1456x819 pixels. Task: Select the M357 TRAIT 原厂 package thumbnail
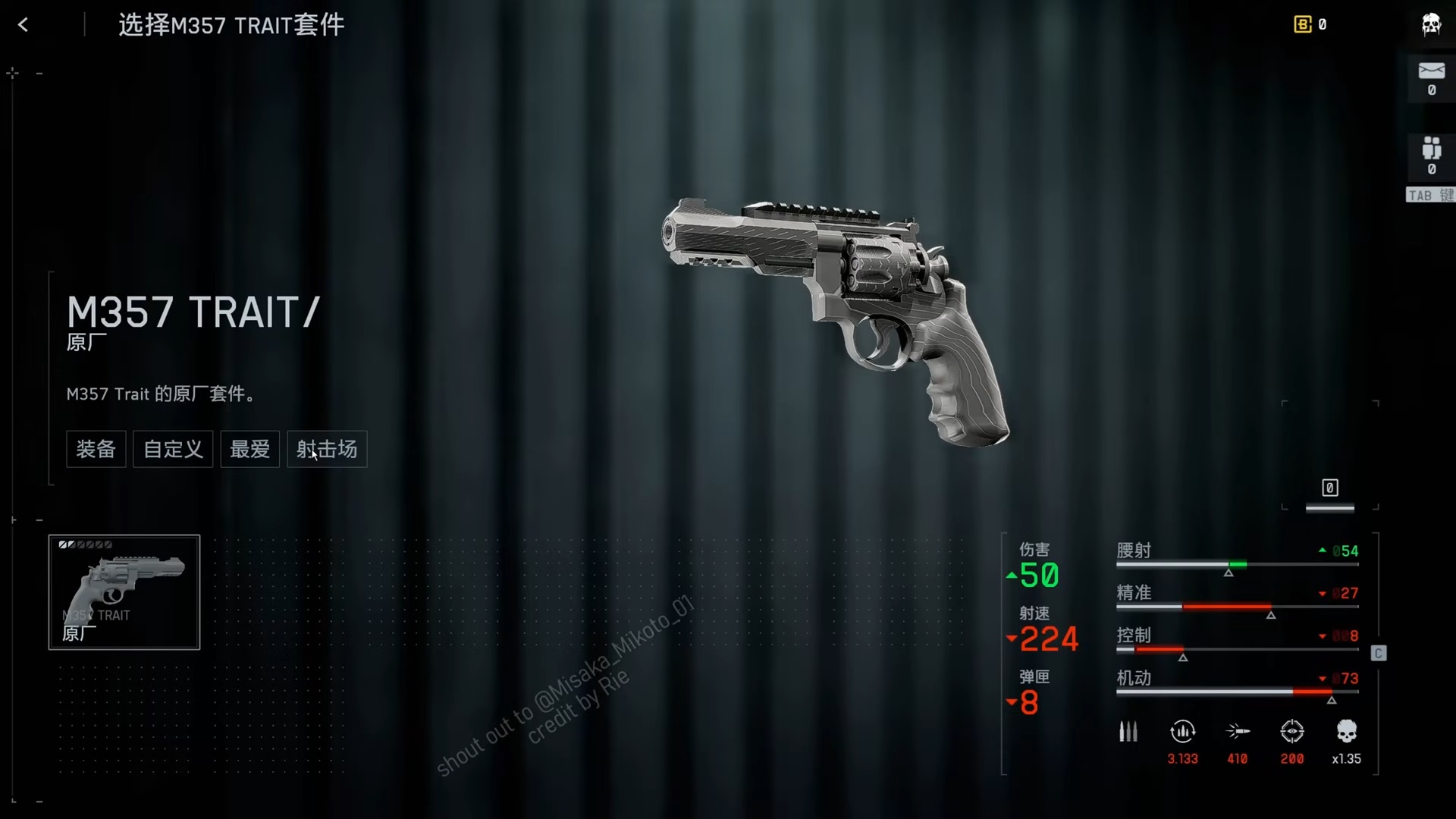(124, 592)
